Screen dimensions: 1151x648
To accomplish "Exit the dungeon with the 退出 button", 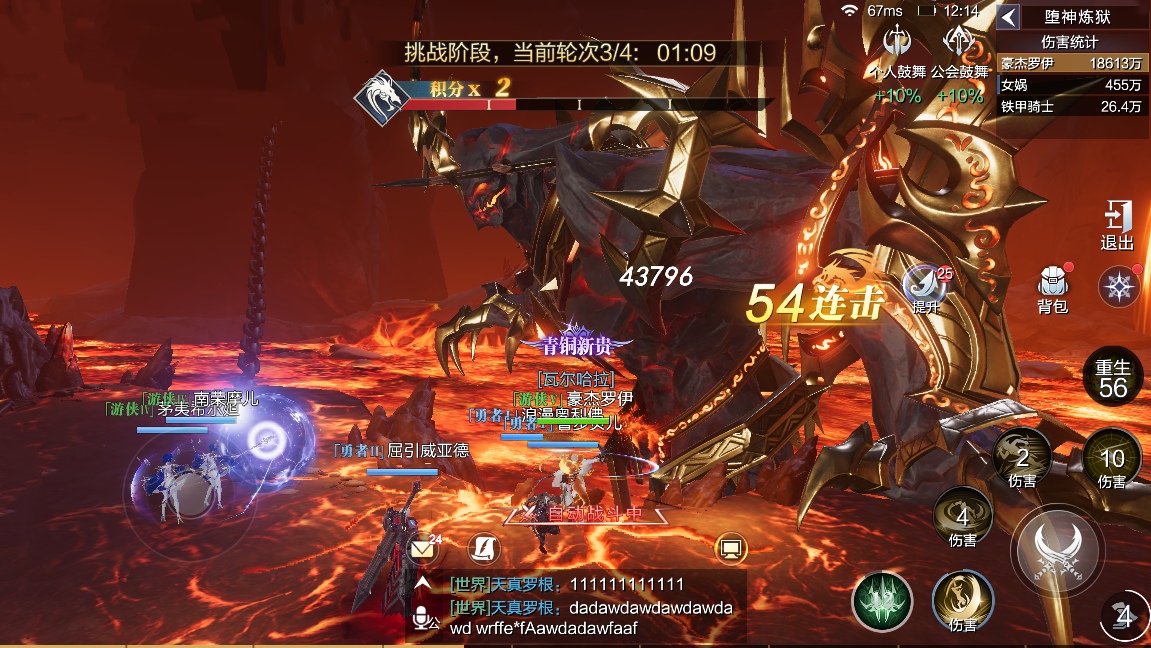I will pyautogui.click(x=1116, y=225).
